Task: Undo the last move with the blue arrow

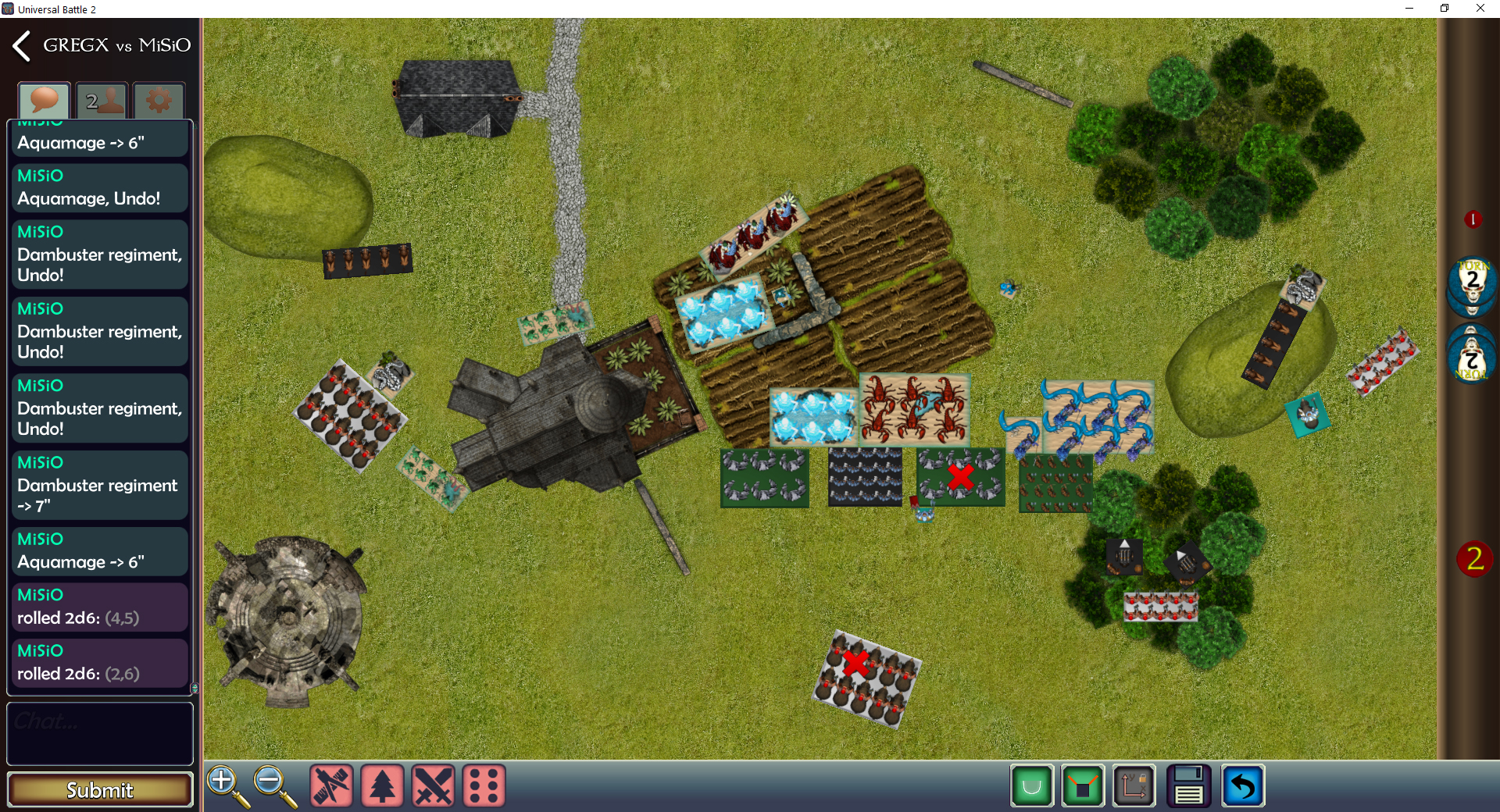Action: [1242, 785]
